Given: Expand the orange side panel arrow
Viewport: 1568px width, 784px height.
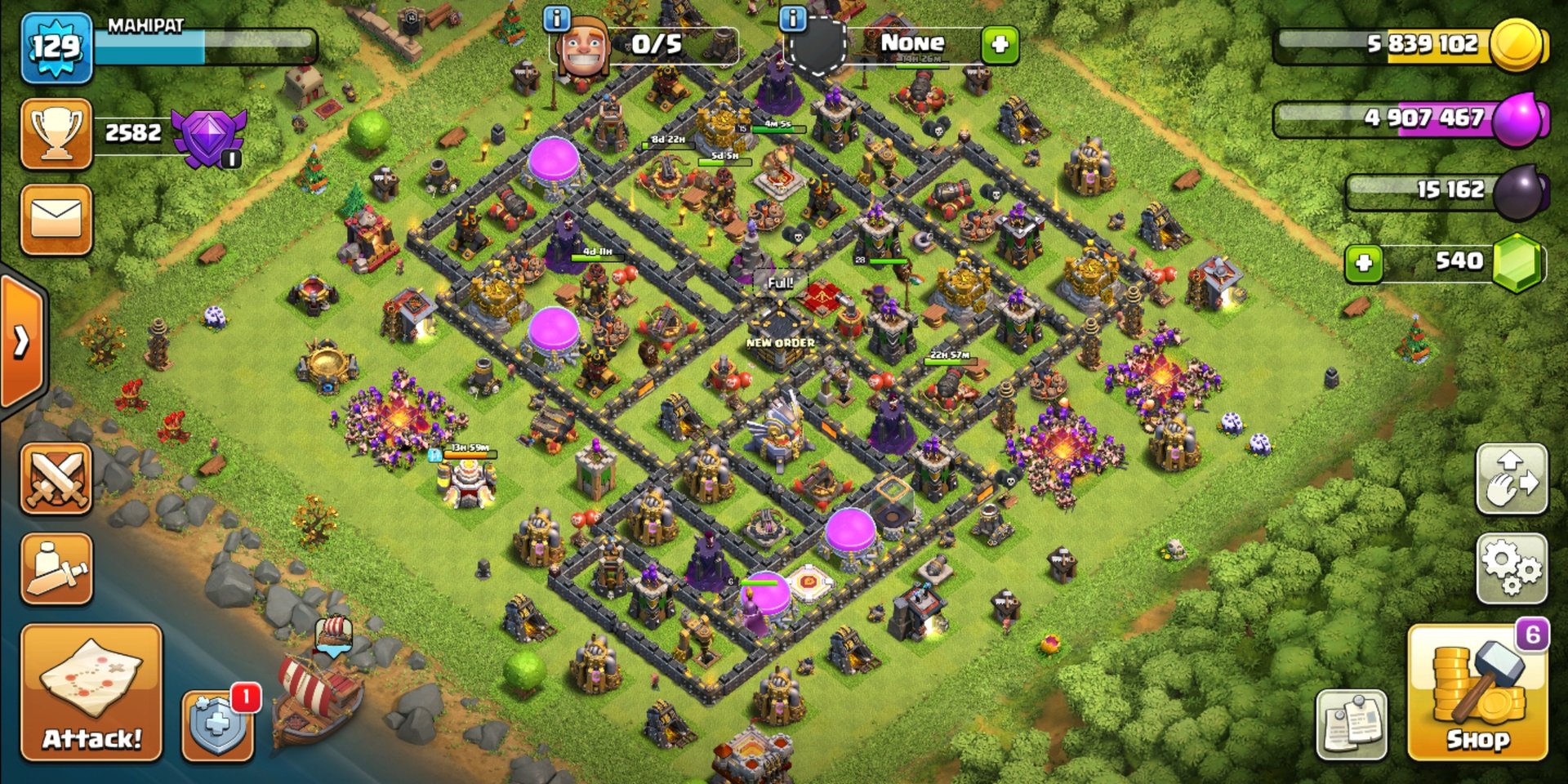Looking at the screenshot, I should tap(21, 341).
